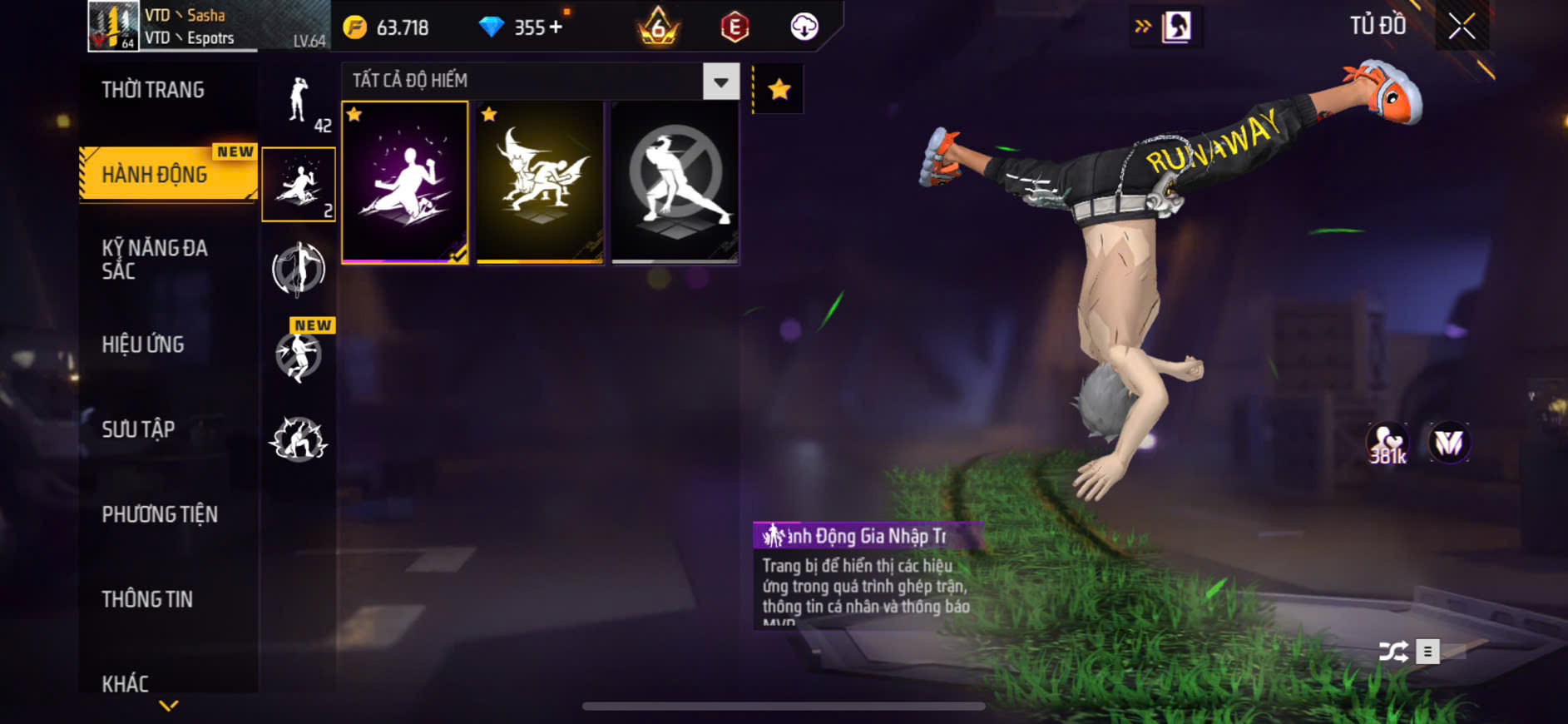Switch to the Thông Tin tab
The width and height of the screenshot is (1568, 724).
pos(147,599)
